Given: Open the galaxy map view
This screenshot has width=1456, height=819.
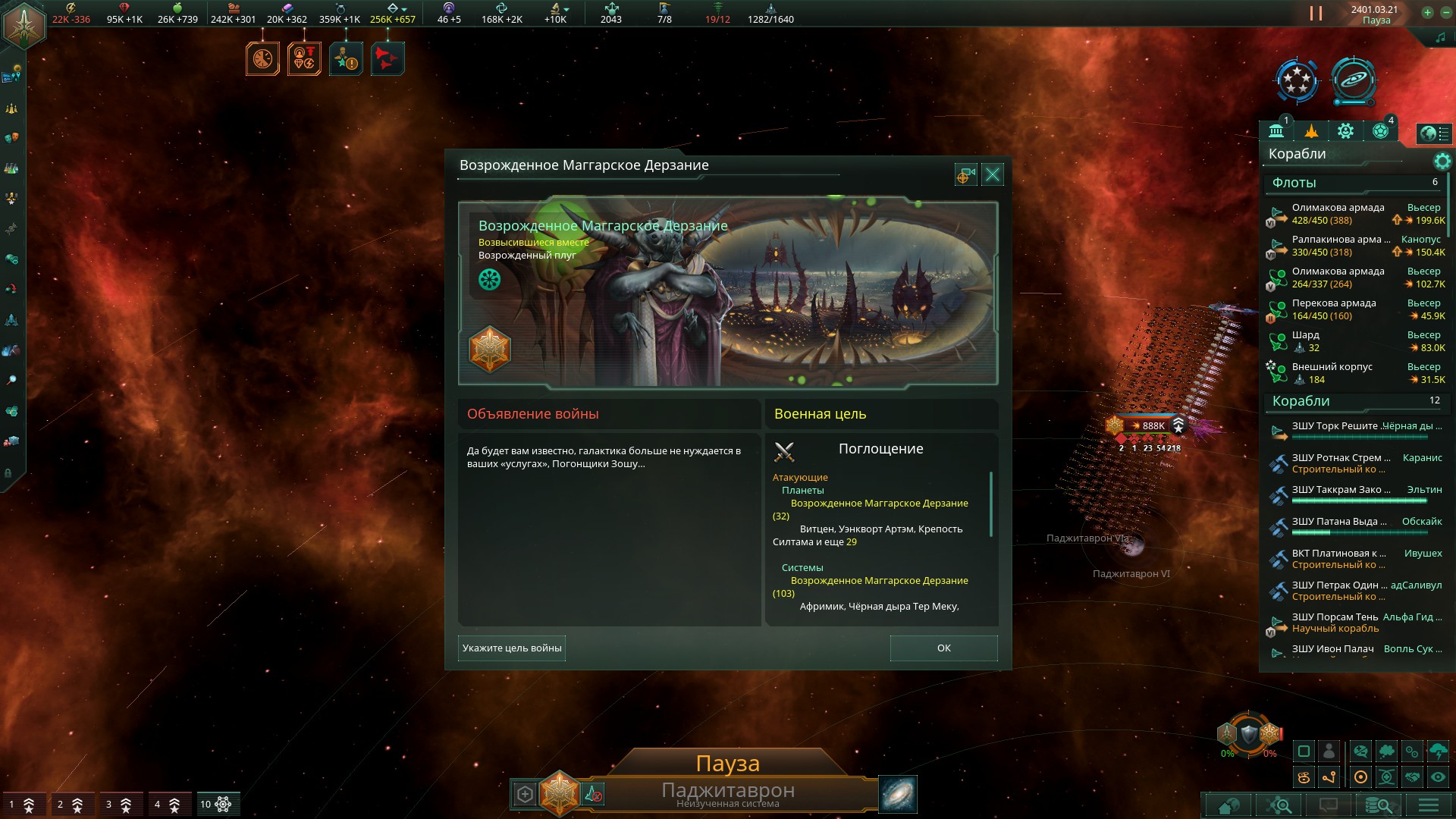Looking at the screenshot, I should (x=898, y=793).
